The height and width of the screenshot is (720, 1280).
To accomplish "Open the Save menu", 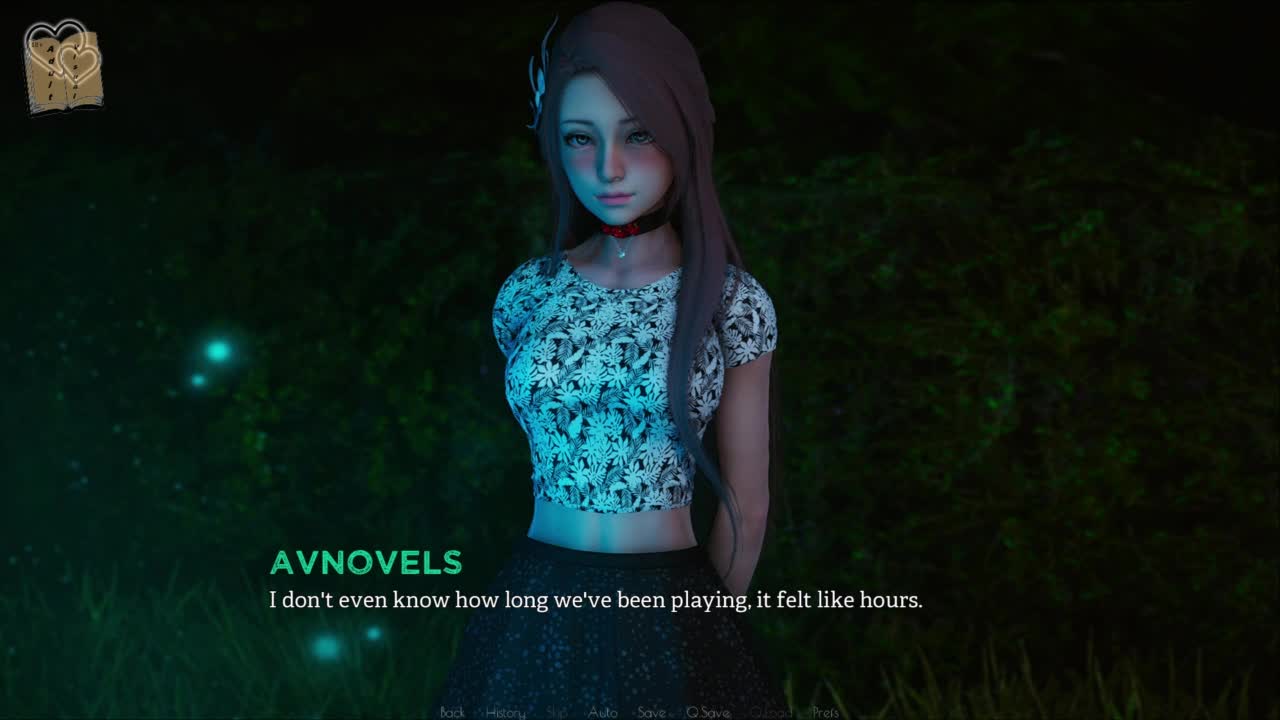I will [651, 712].
